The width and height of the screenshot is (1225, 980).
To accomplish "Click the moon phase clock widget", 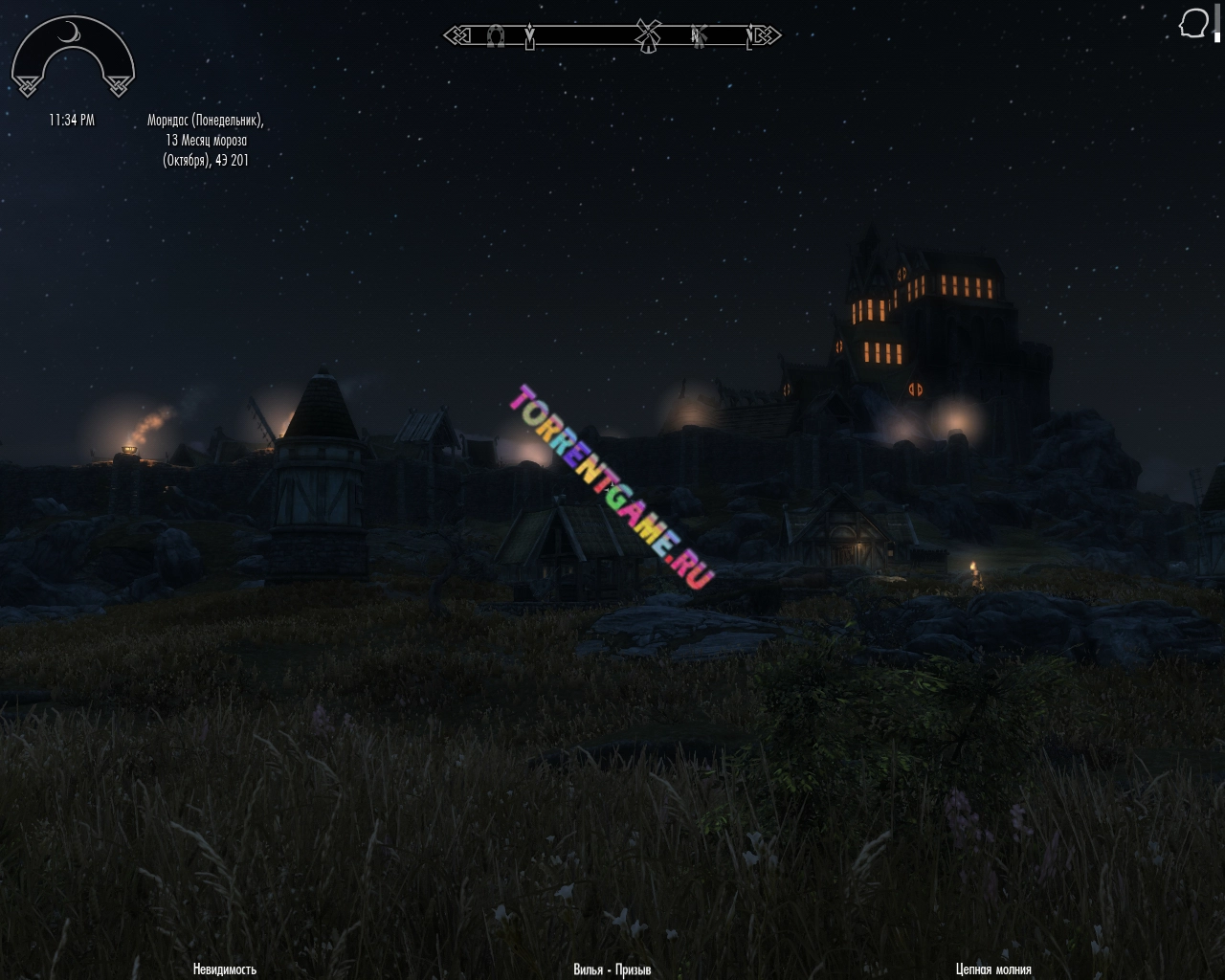I will coord(73,58).
